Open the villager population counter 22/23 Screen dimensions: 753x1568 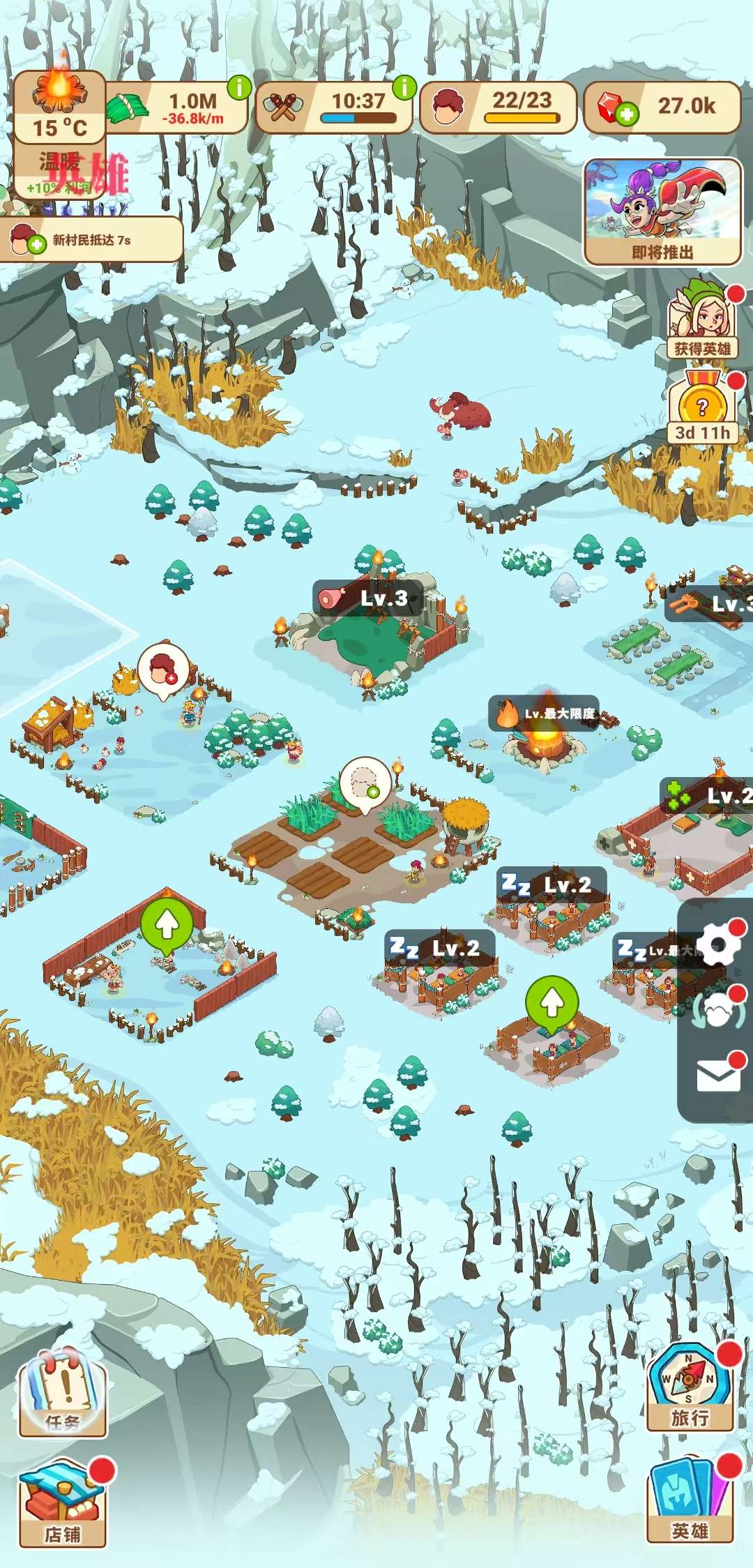pyautogui.click(x=498, y=107)
